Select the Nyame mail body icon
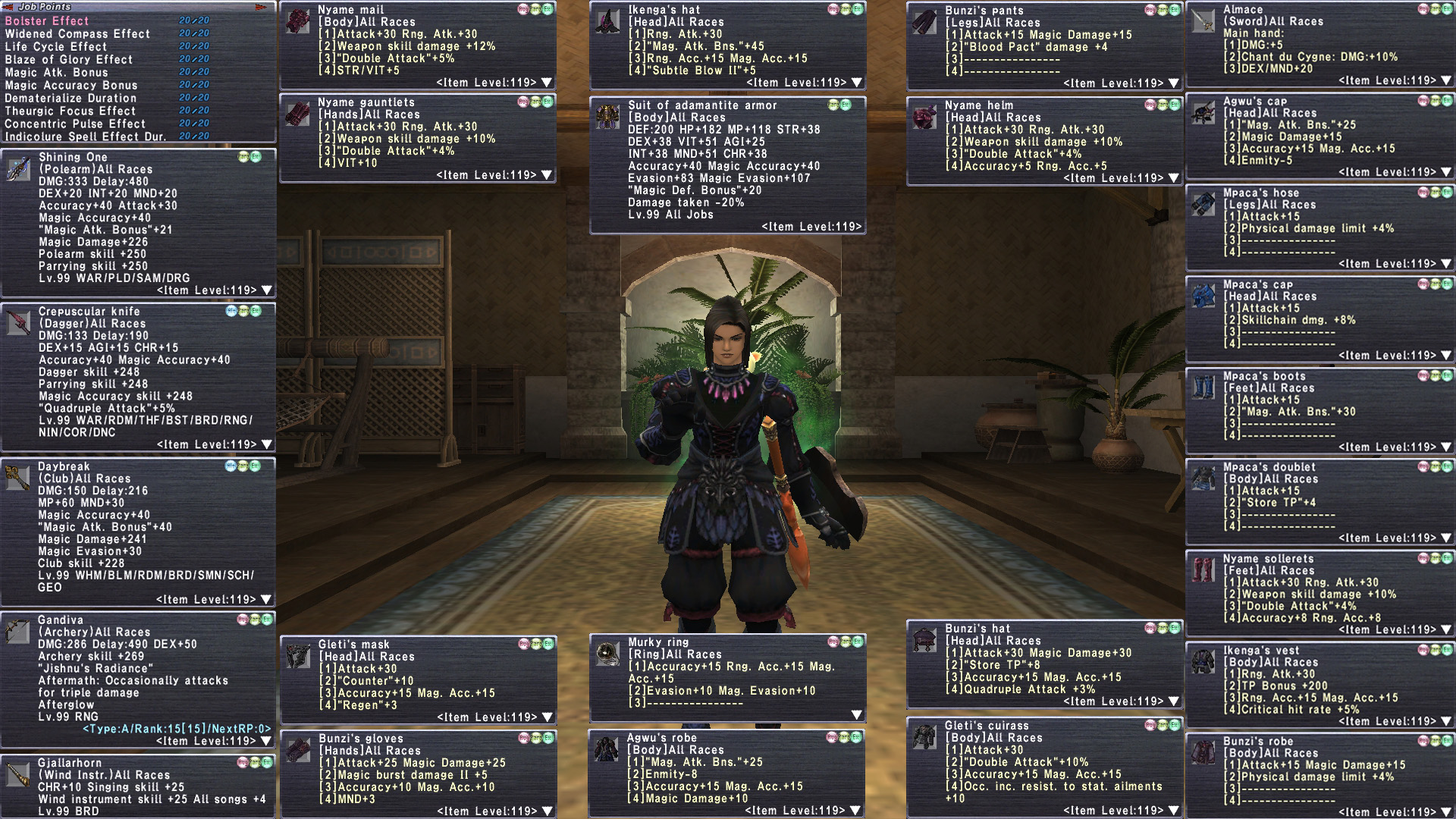The image size is (1456, 819). (x=297, y=22)
